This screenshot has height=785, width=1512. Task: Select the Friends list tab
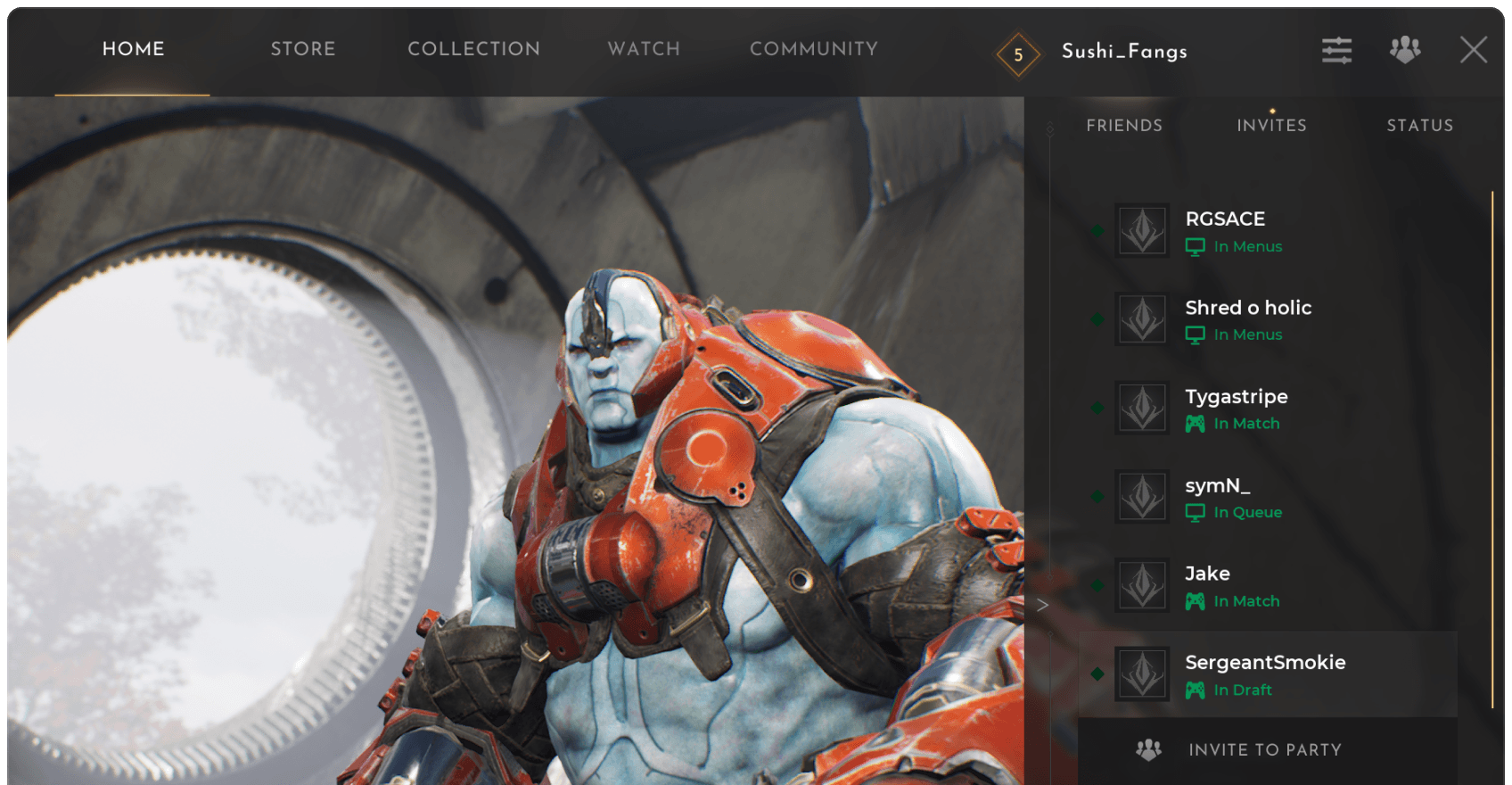click(1124, 126)
